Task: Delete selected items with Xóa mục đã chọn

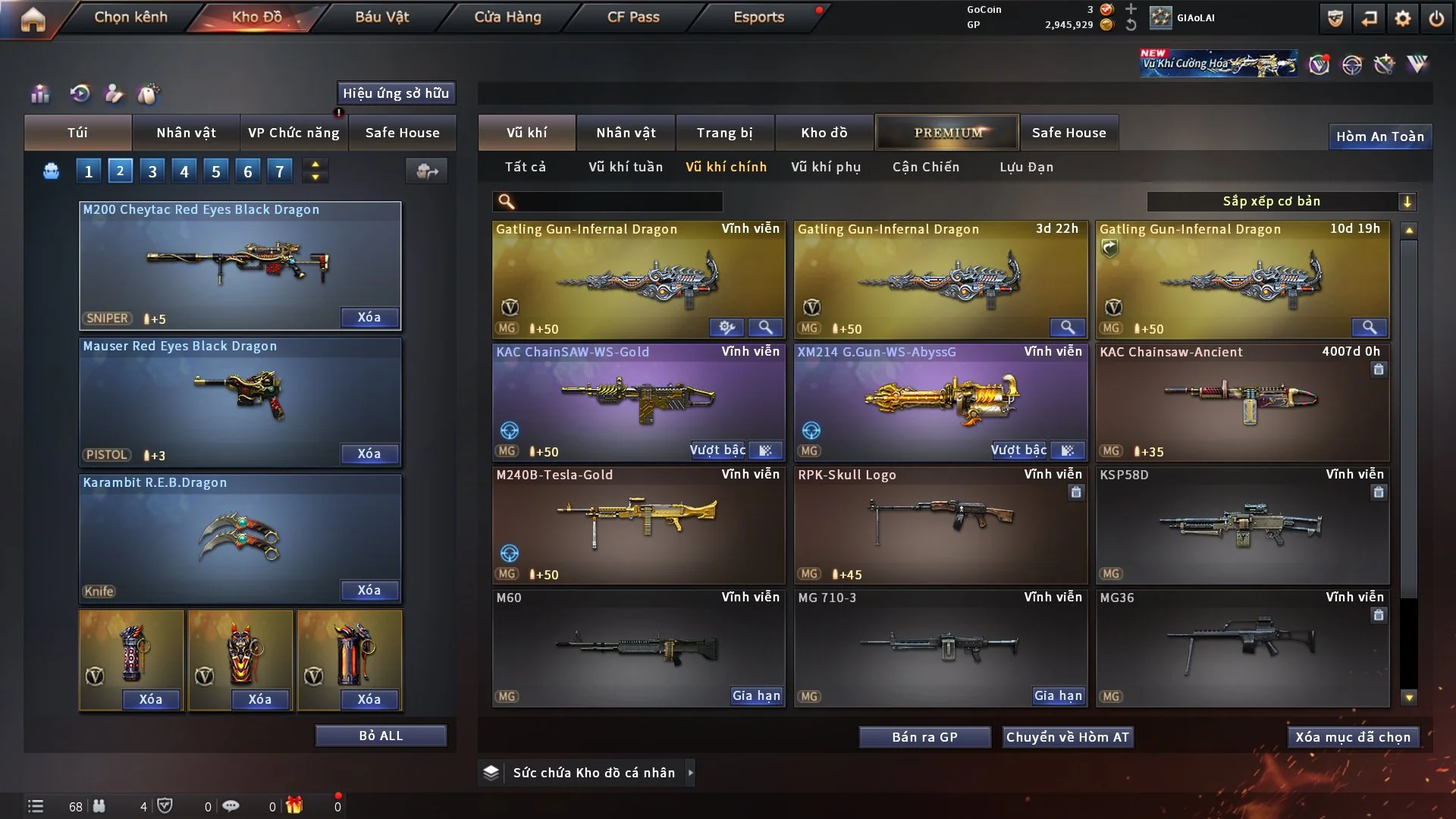Action: click(1352, 737)
